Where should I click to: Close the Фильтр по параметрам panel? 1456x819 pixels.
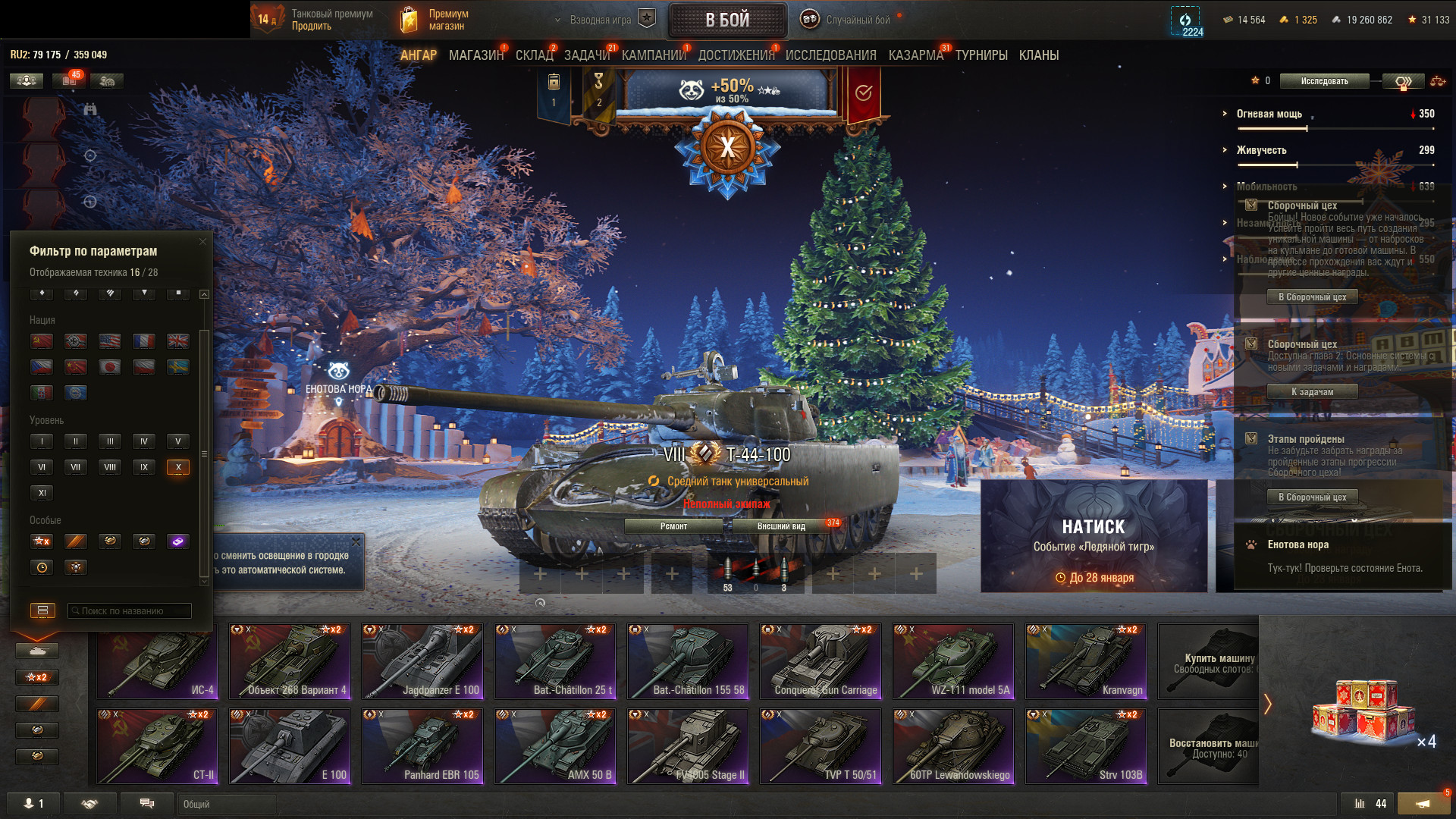pos(202,242)
